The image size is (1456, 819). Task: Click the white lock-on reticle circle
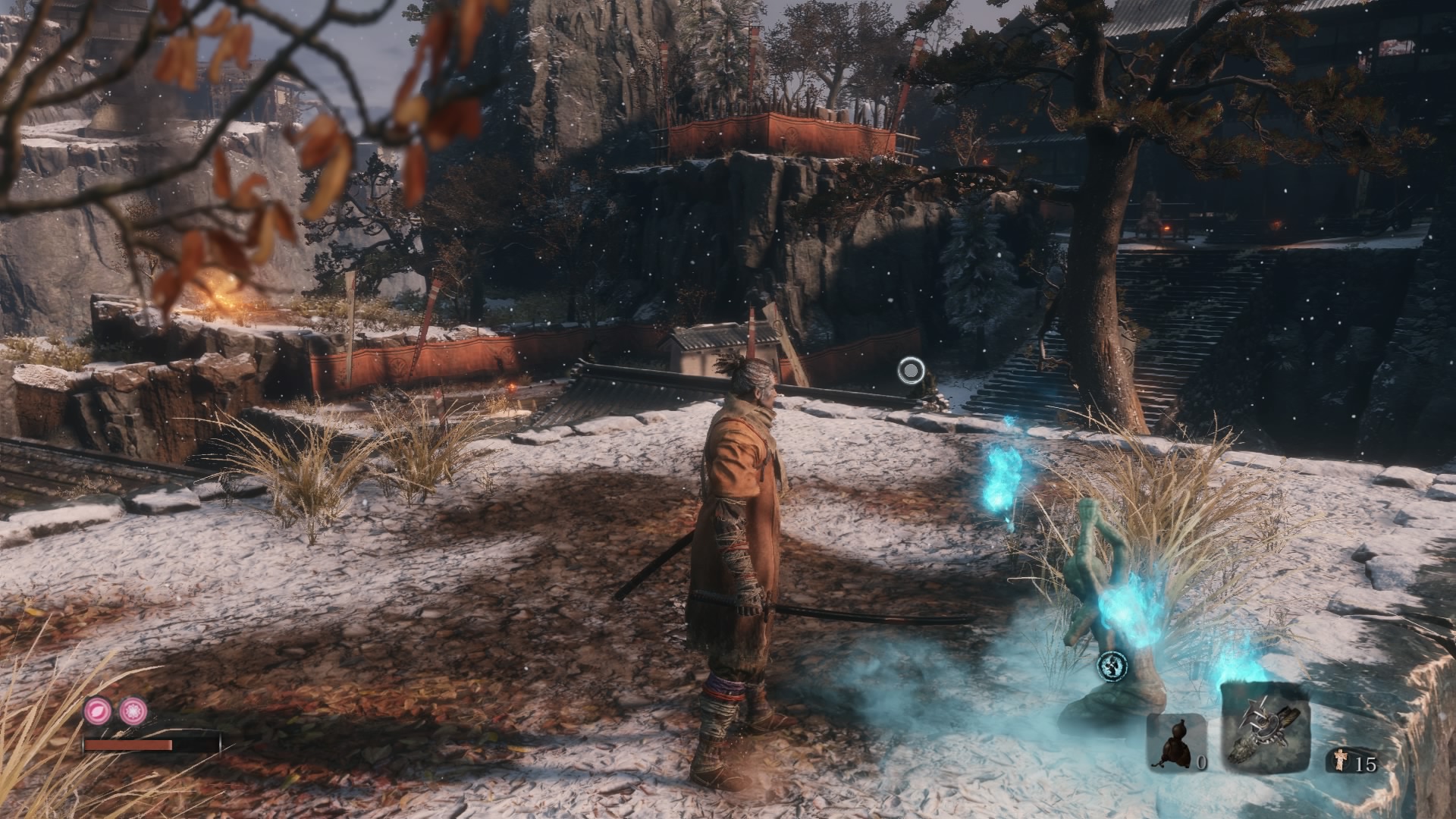coord(911,371)
